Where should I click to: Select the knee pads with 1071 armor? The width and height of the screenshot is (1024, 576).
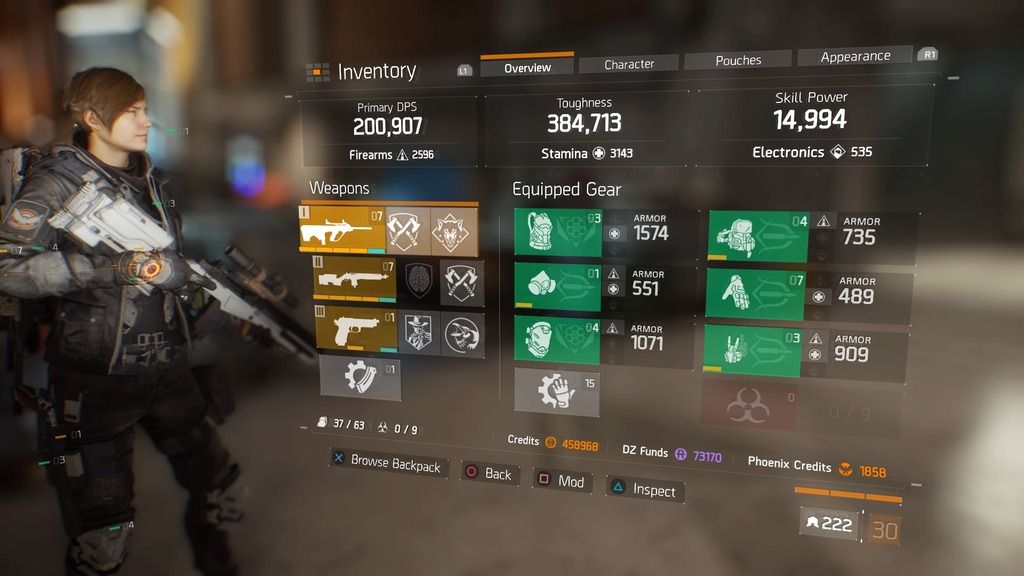pos(558,342)
